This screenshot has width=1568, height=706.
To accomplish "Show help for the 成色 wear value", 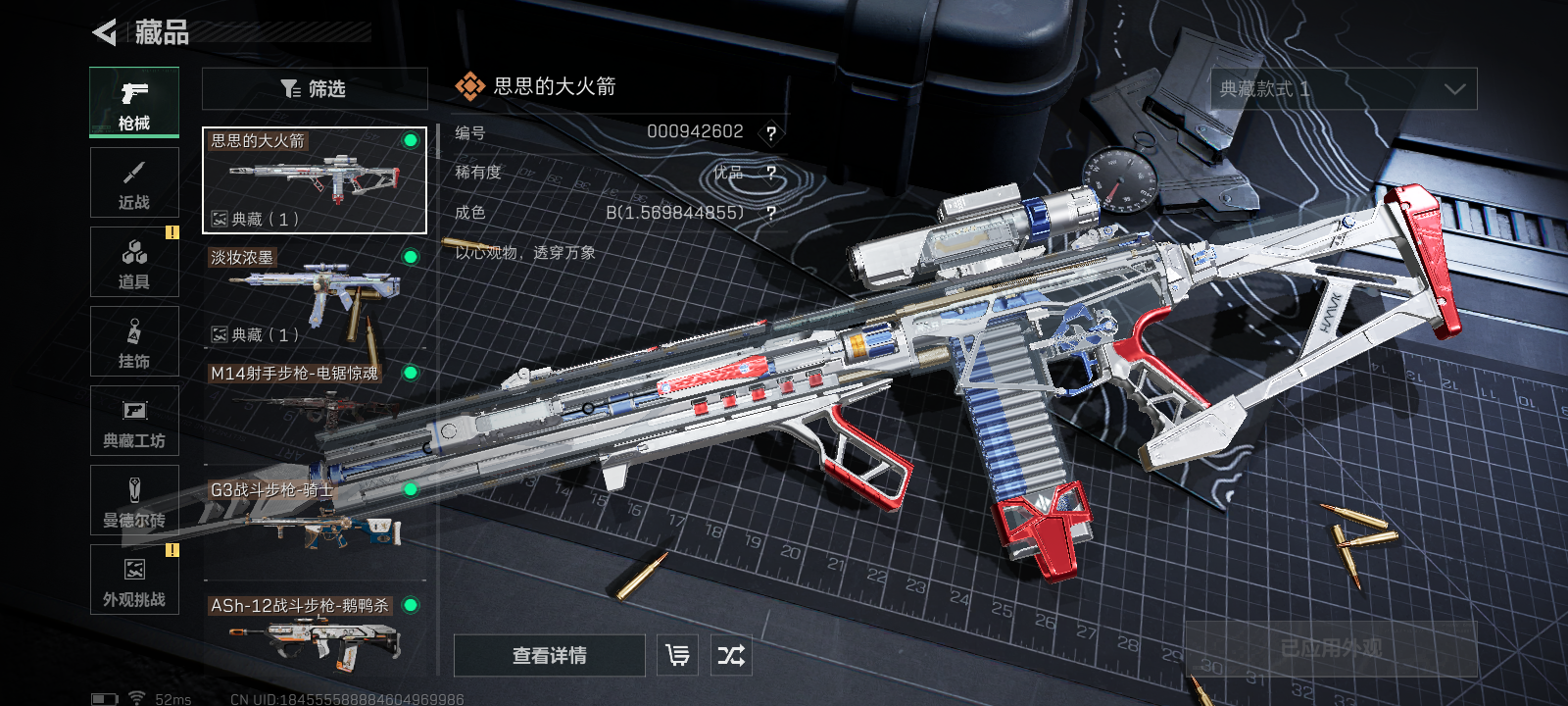I will (771, 213).
